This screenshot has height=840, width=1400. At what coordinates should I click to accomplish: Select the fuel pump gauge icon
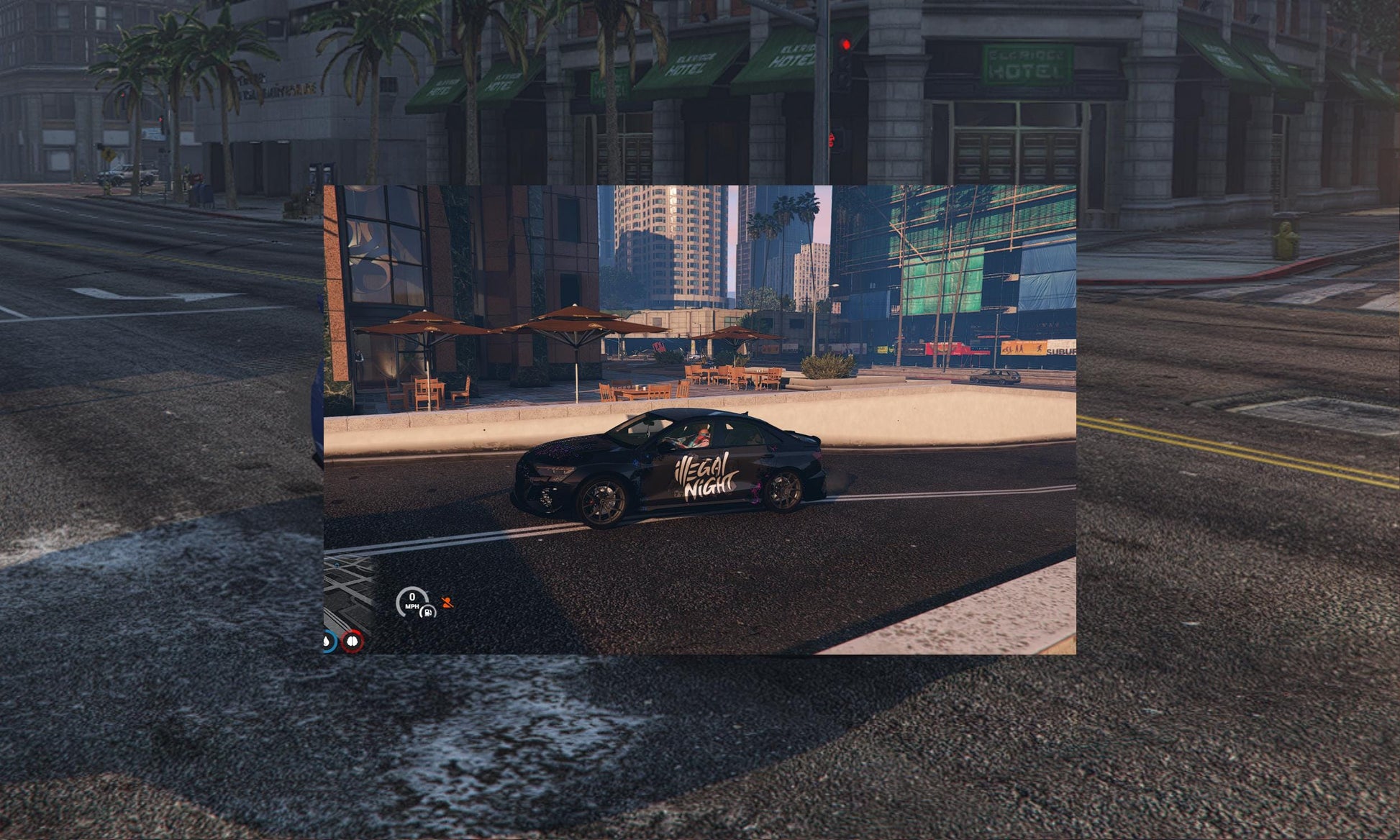tap(427, 612)
